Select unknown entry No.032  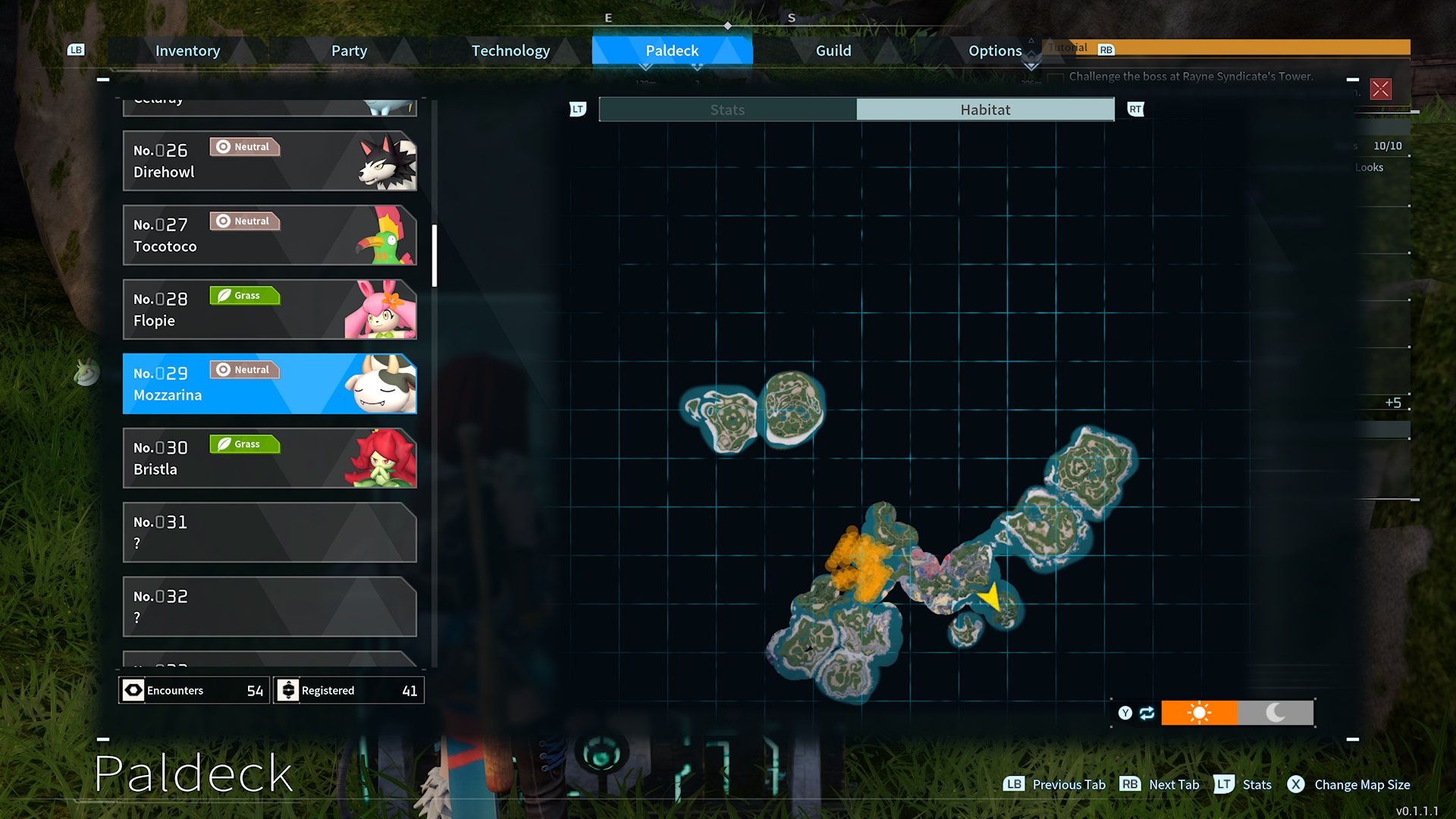pos(269,607)
